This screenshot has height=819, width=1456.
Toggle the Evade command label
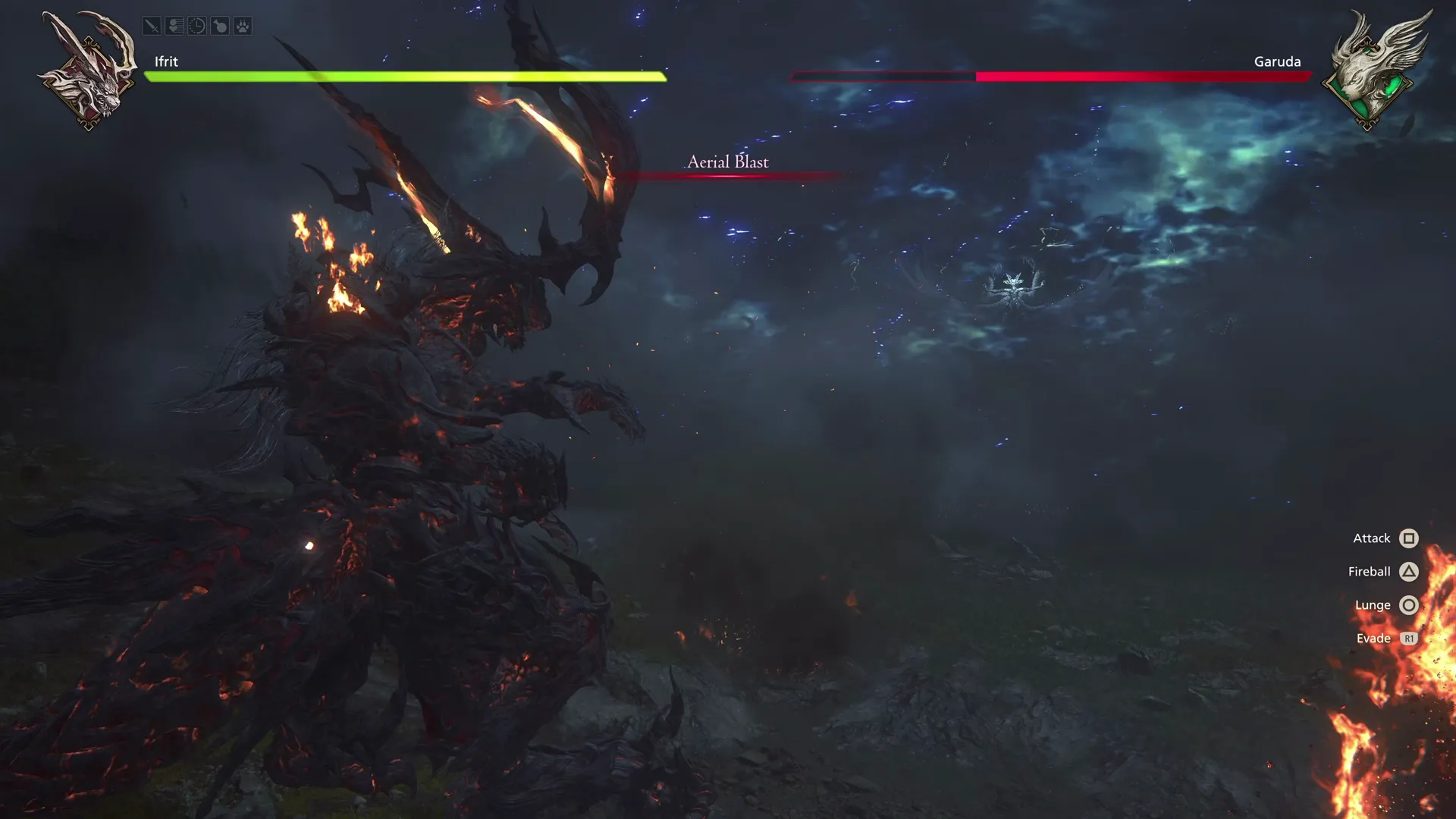click(1373, 638)
